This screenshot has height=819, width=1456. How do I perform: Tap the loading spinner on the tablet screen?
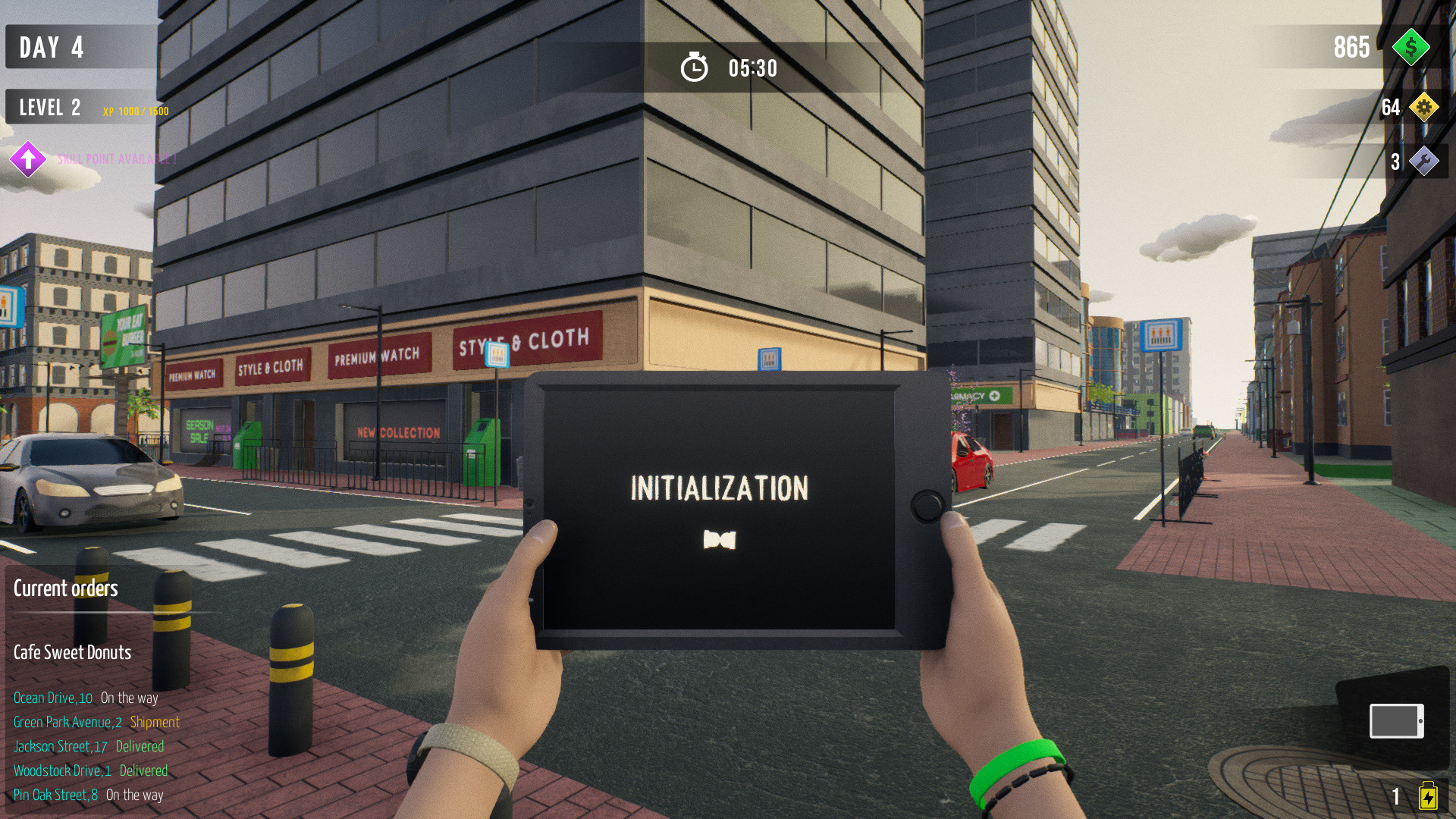(x=722, y=540)
